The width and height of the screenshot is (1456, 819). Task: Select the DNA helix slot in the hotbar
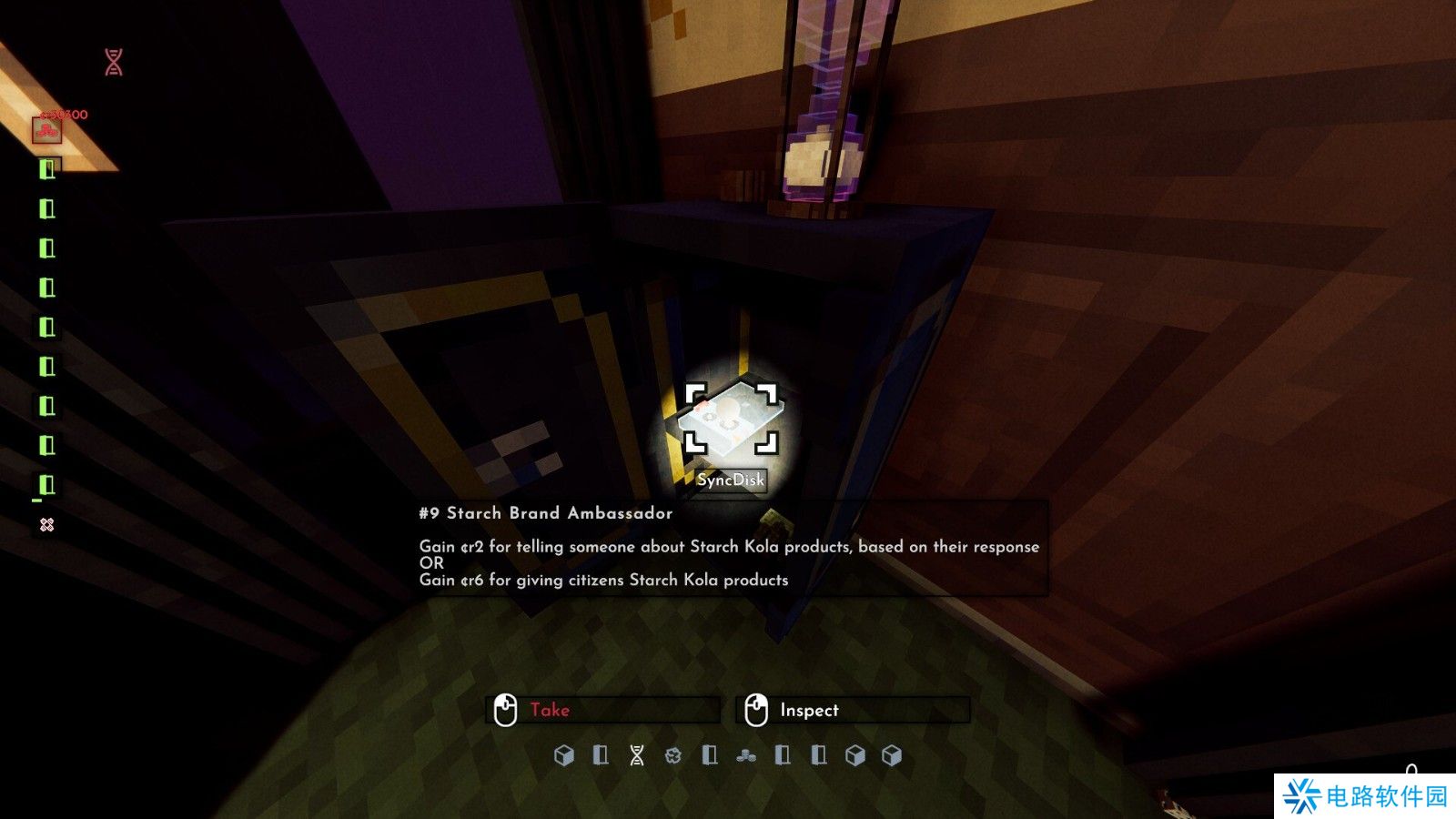tap(637, 755)
